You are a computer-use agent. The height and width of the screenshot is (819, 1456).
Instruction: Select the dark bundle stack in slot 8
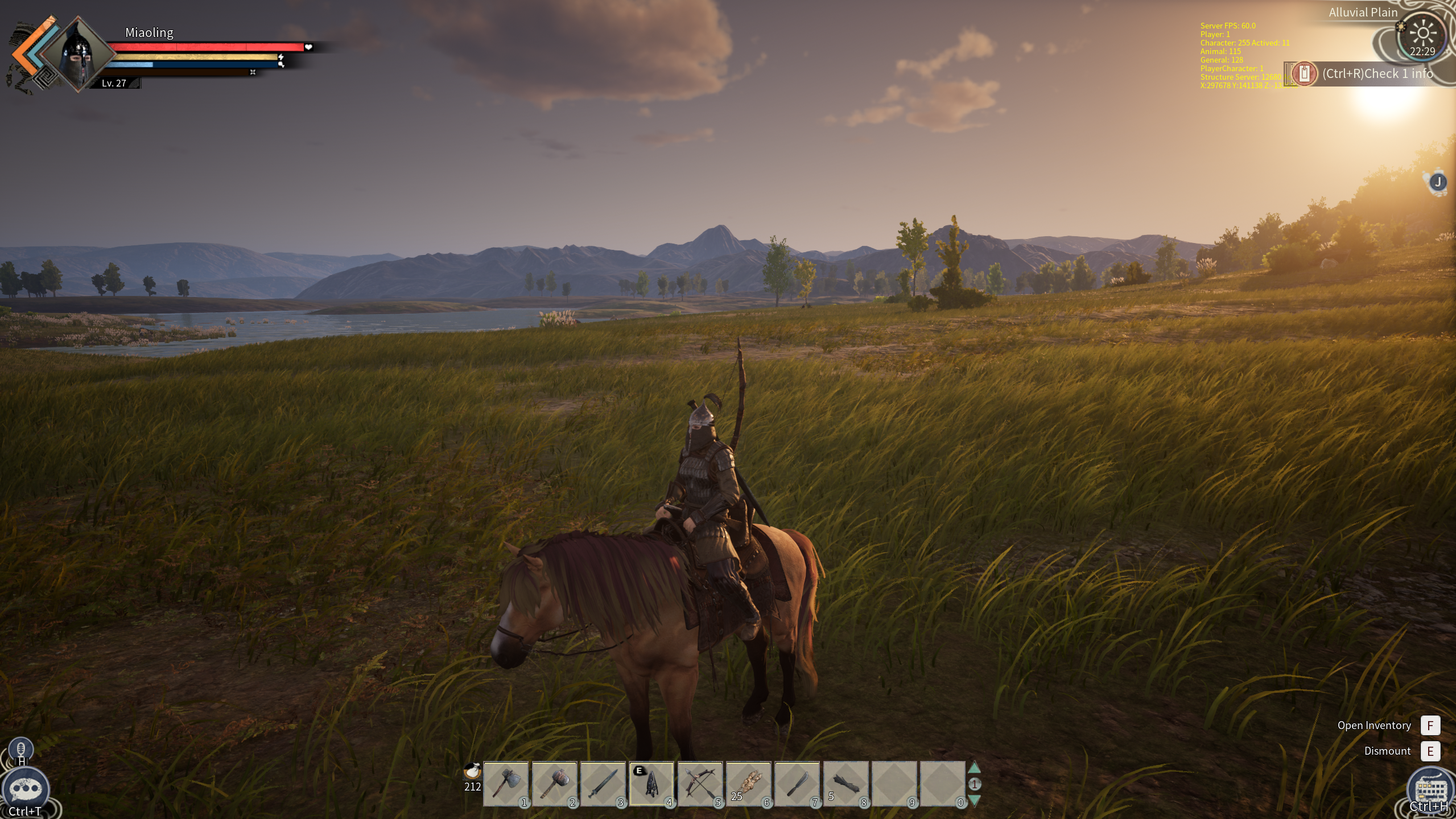[845, 784]
